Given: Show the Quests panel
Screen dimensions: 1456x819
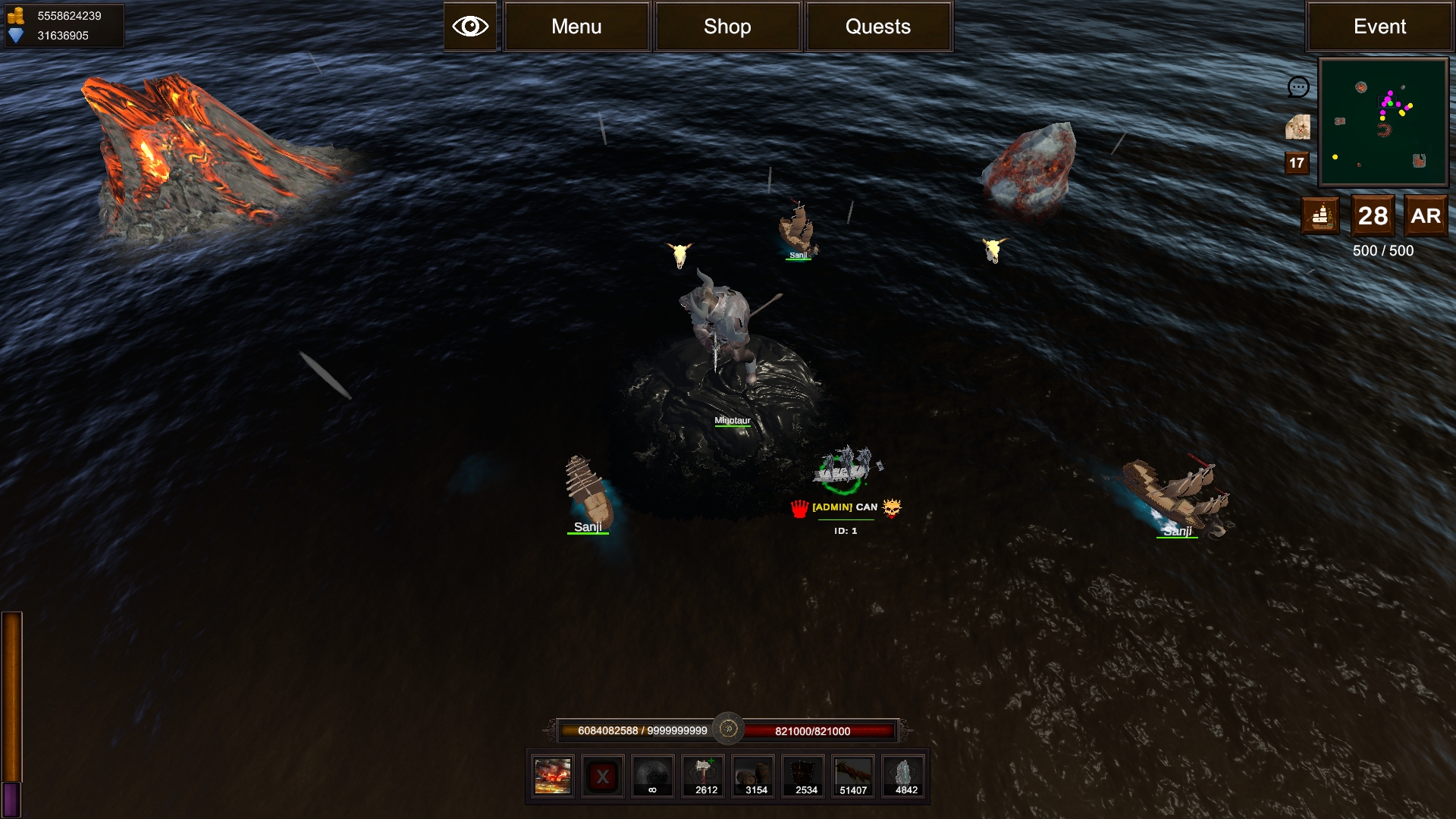Looking at the screenshot, I should (x=878, y=27).
